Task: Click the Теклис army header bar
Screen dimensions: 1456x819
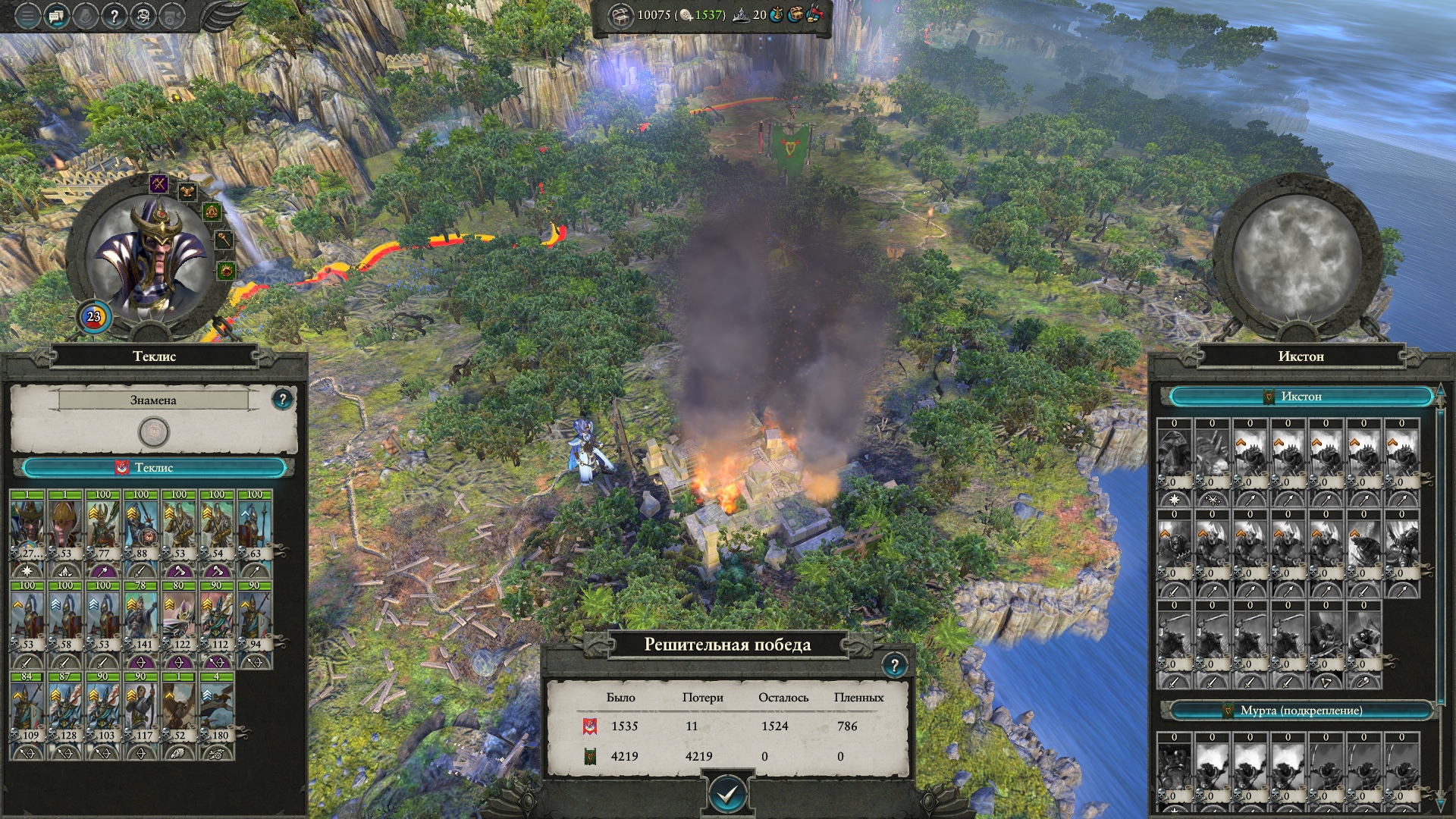Action: [154, 468]
